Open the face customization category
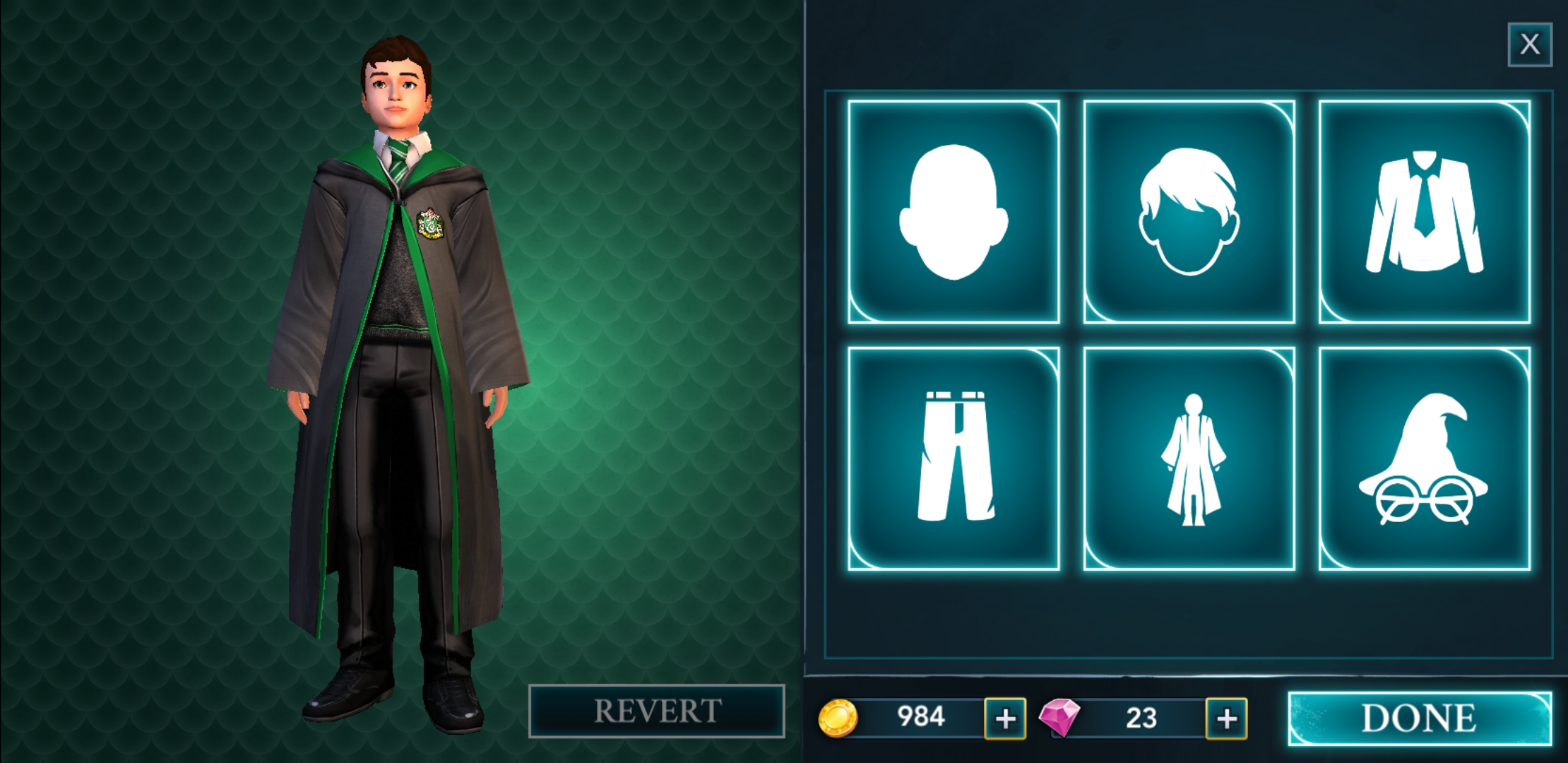1568x763 pixels. 954,212
